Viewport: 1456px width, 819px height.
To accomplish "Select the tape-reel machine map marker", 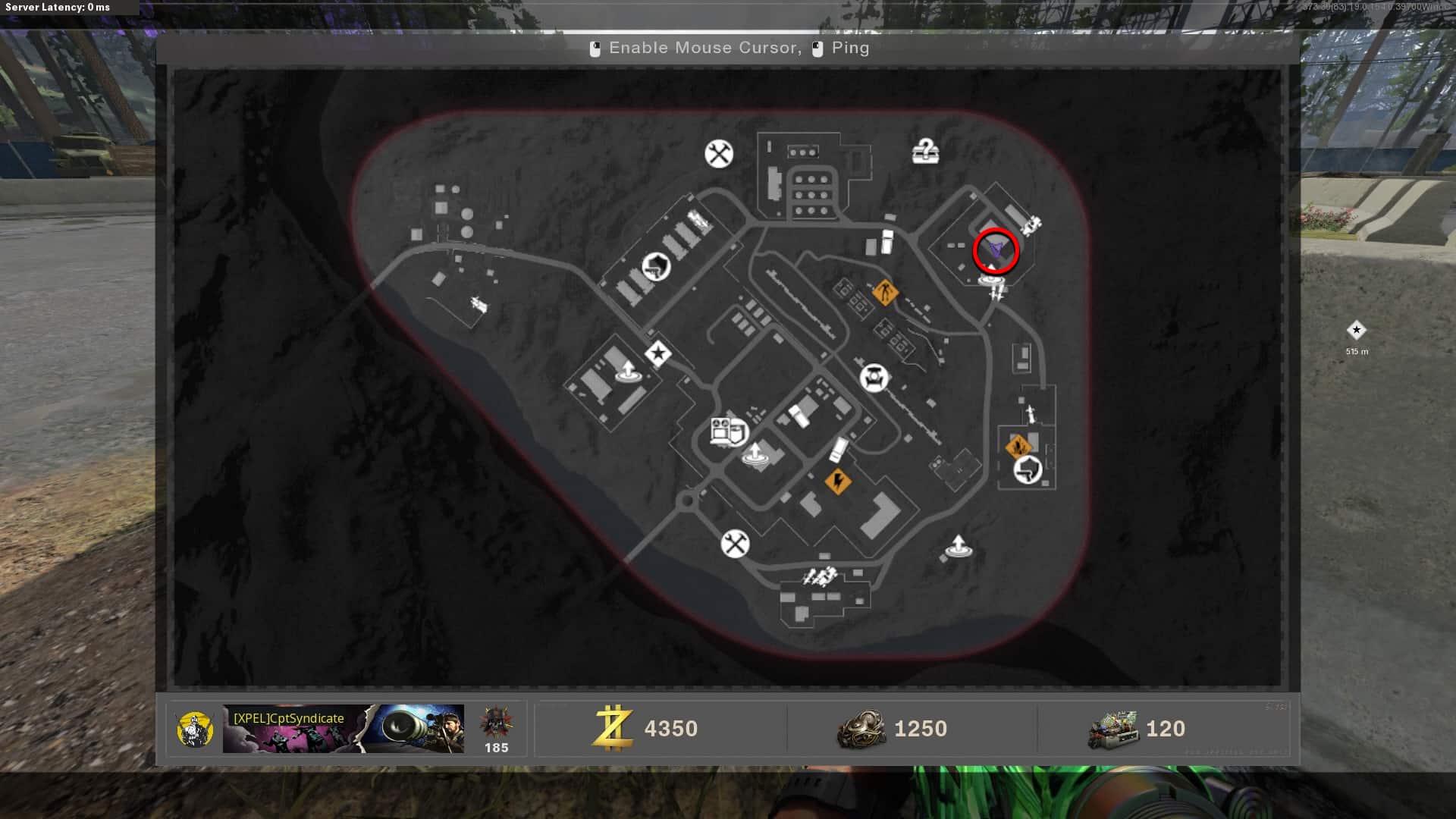I will coord(729,431).
